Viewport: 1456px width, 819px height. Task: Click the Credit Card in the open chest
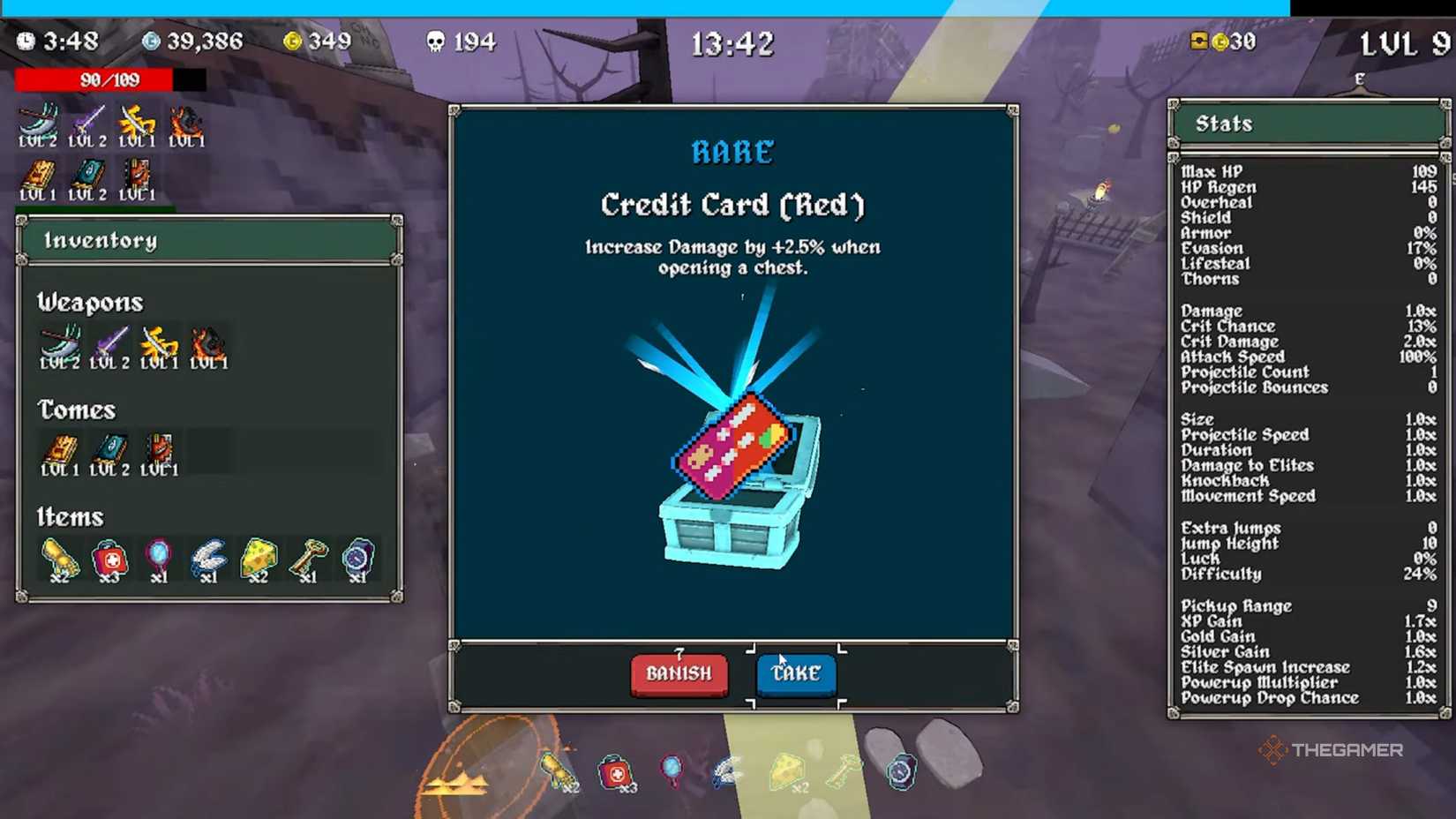pos(731,448)
